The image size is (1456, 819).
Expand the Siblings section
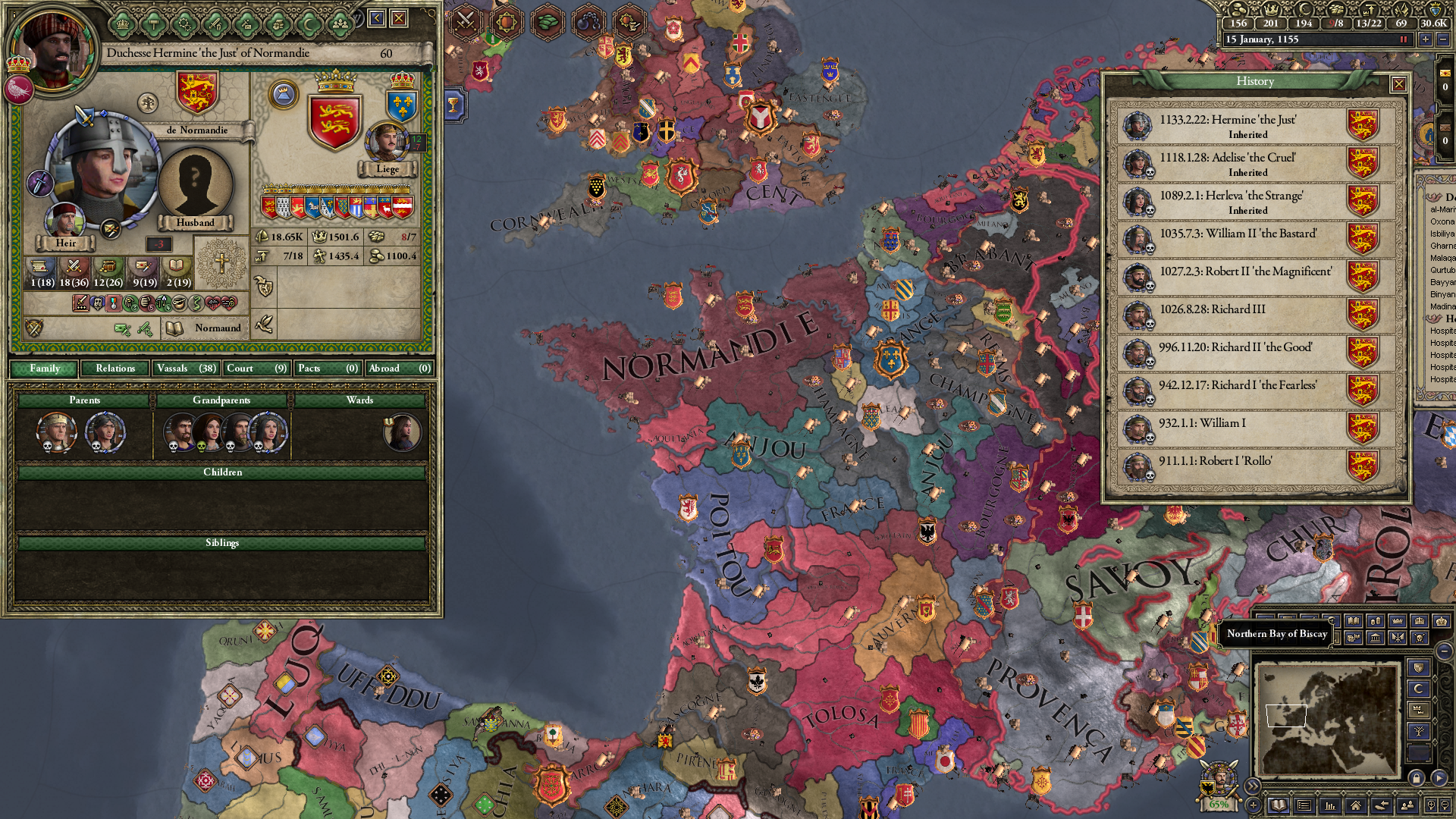click(221, 543)
